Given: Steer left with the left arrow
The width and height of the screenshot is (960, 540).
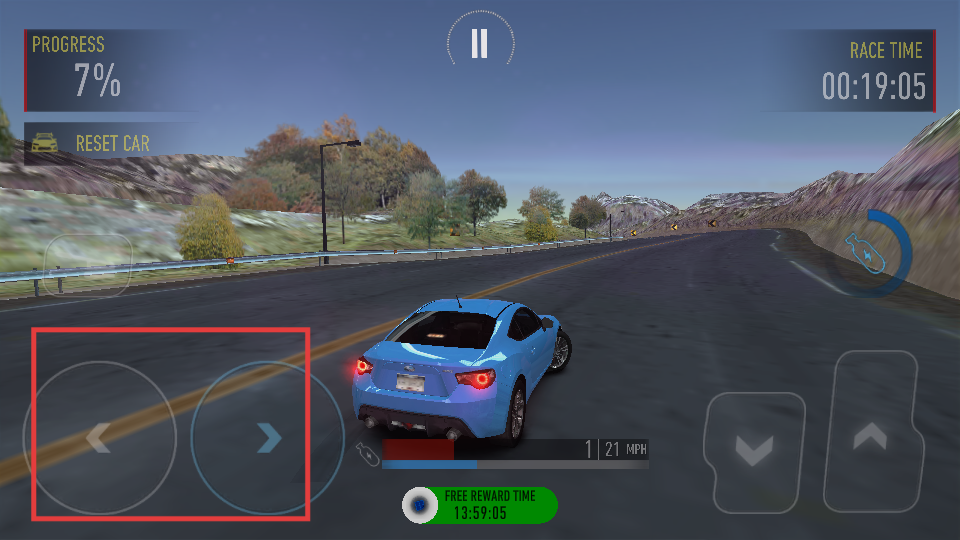Looking at the screenshot, I should click(99, 437).
